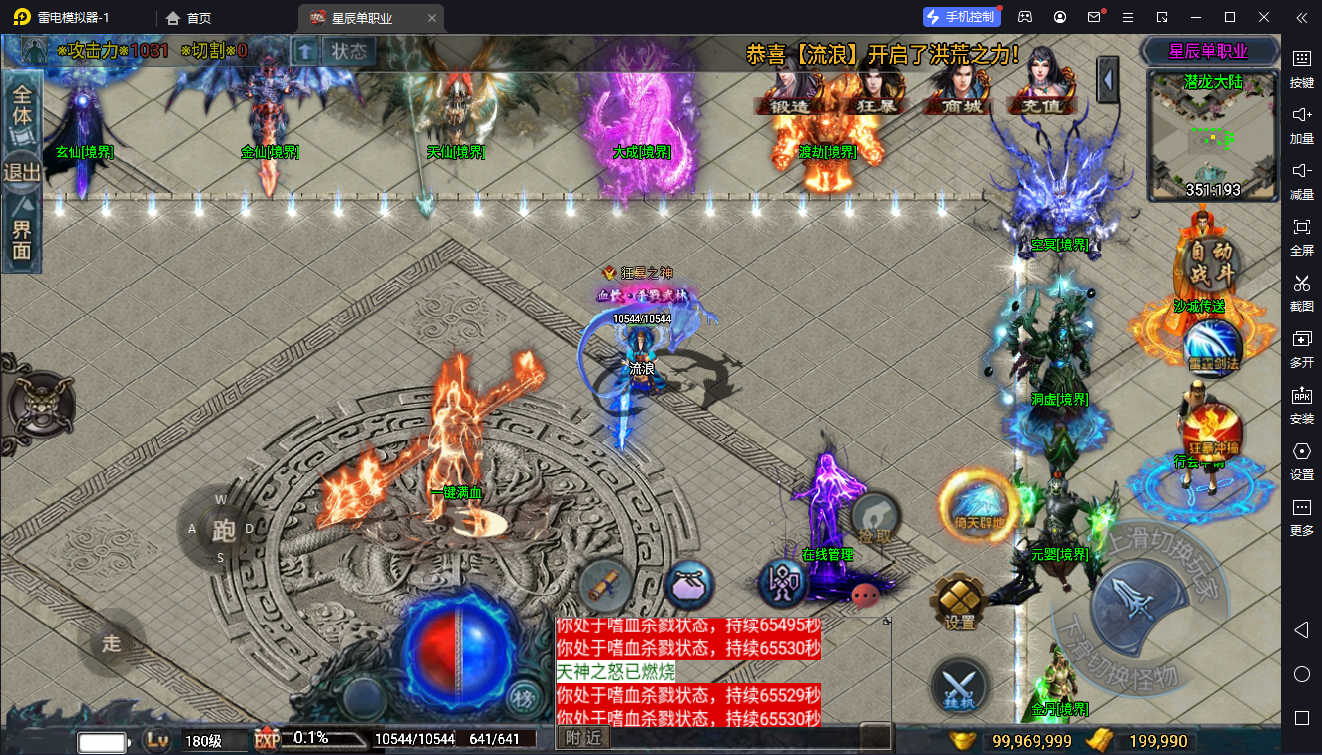1322x755 pixels.
Task: Open the 手机控制 phone control panel
Action: click(x=961, y=17)
